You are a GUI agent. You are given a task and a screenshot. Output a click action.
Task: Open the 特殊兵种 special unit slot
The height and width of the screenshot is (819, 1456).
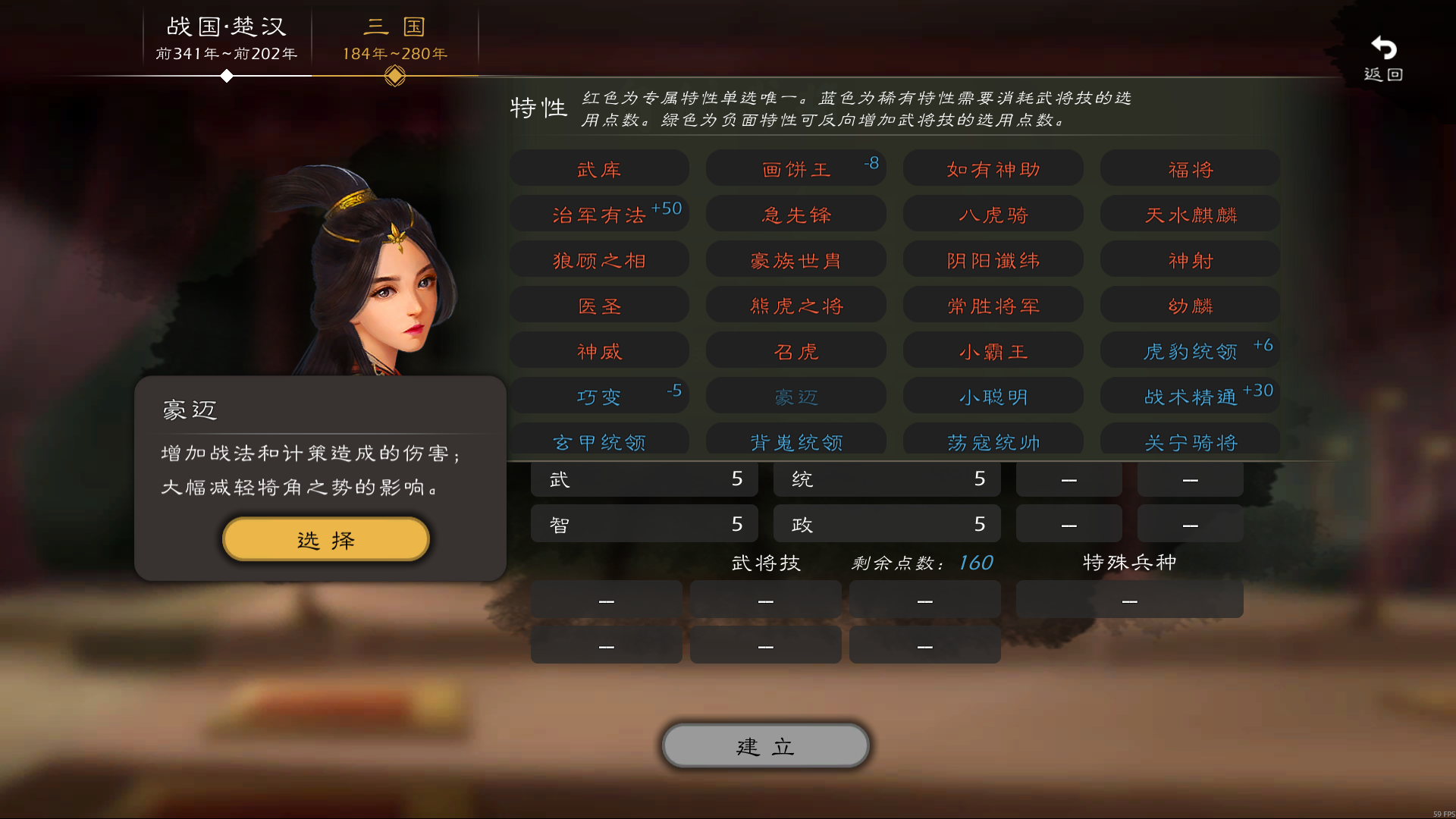(x=1128, y=599)
